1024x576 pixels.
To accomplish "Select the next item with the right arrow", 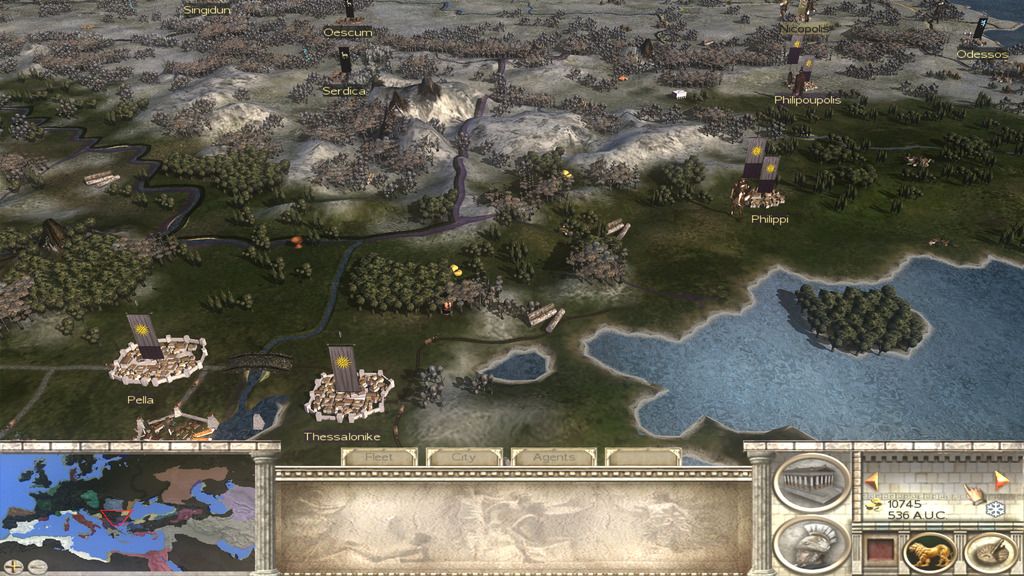I will click(x=1001, y=478).
